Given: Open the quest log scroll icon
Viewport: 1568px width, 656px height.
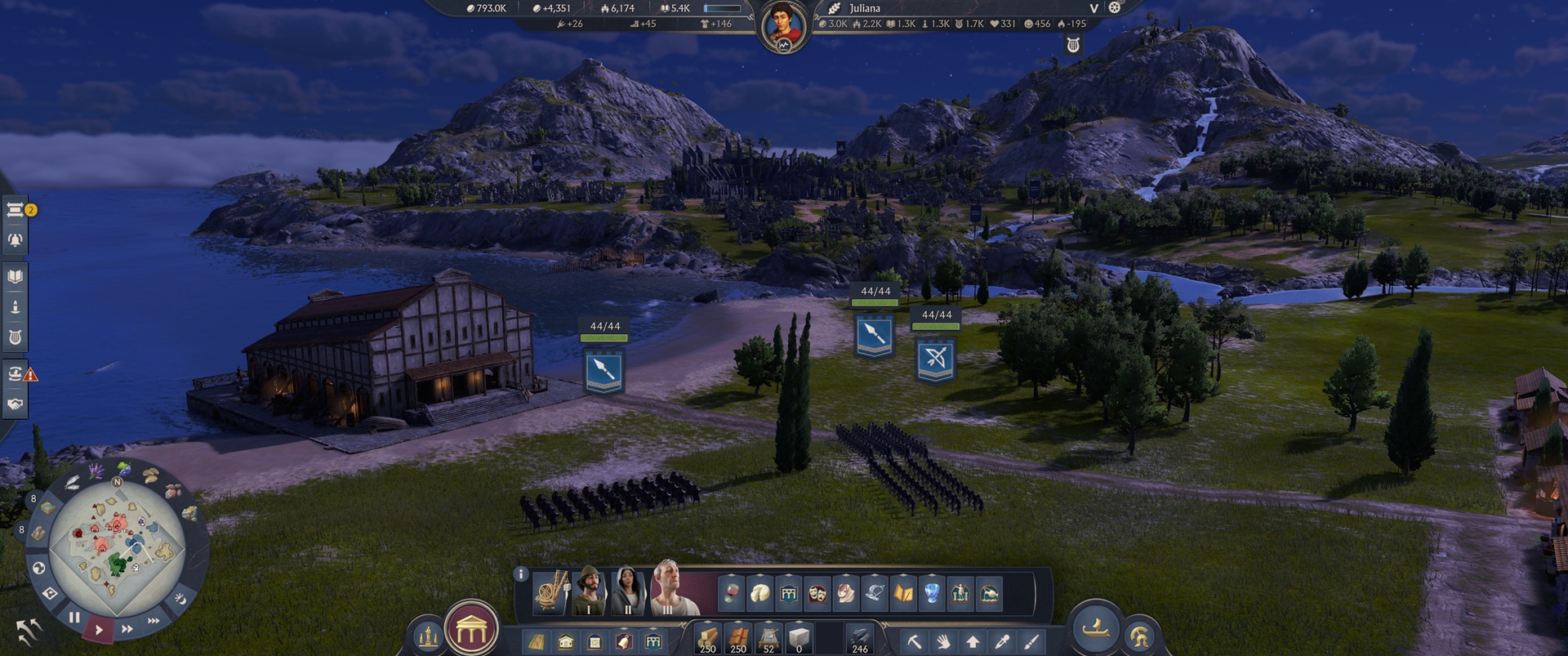Looking at the screenshot, I should pos(14,210).
